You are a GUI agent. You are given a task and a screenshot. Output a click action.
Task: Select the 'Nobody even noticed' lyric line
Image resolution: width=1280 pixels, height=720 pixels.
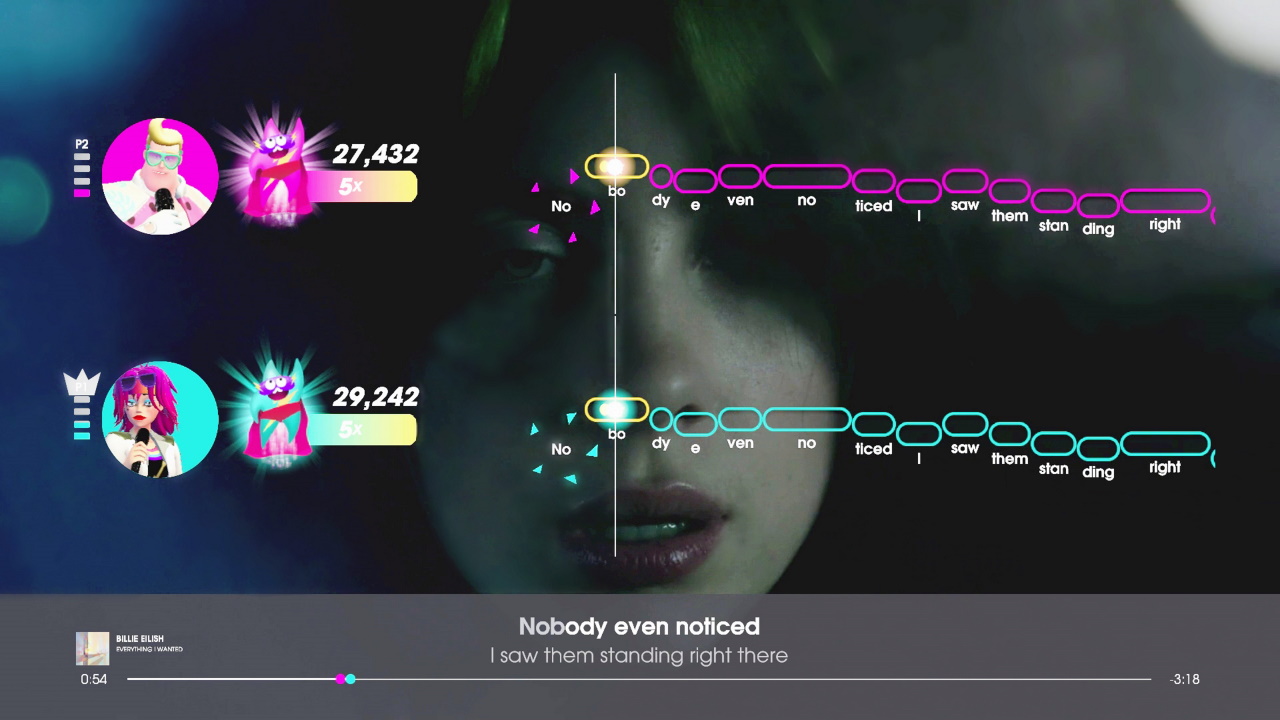pos(639,626)
